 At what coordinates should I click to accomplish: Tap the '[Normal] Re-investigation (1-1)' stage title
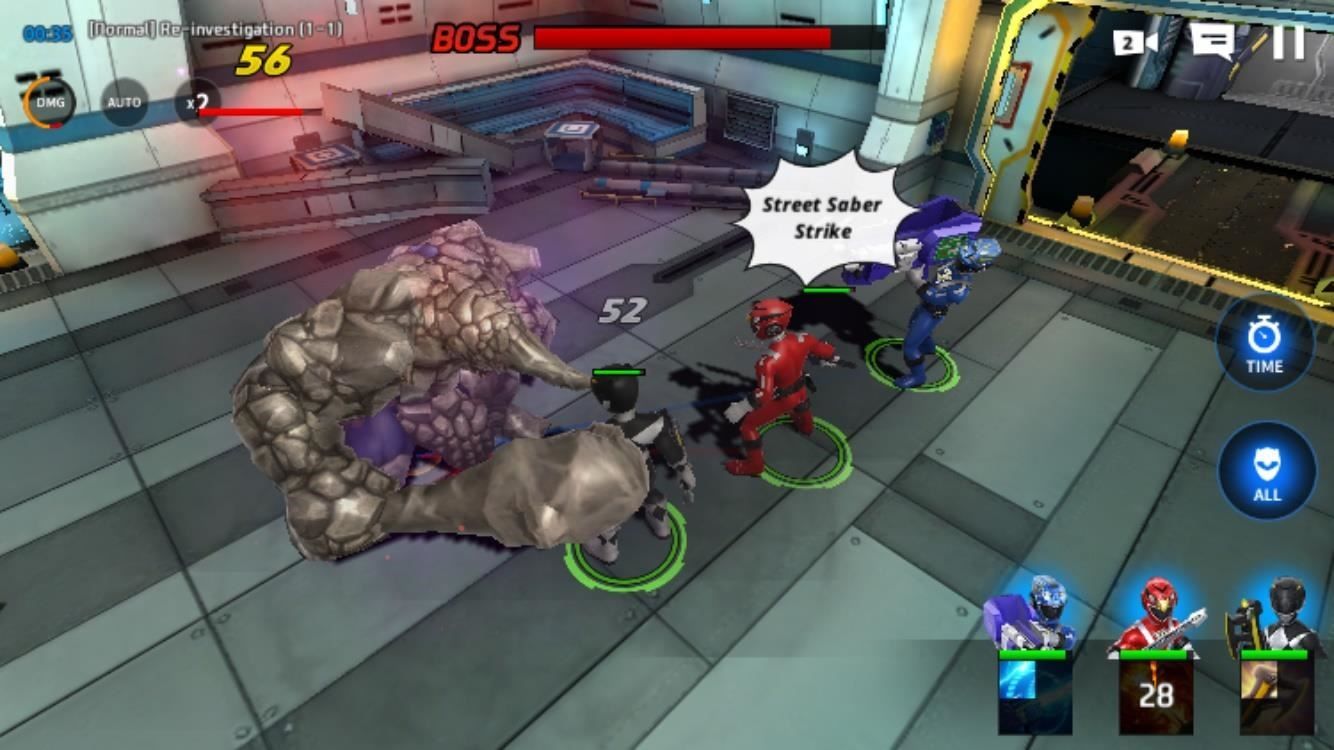(x=216, y=31)
